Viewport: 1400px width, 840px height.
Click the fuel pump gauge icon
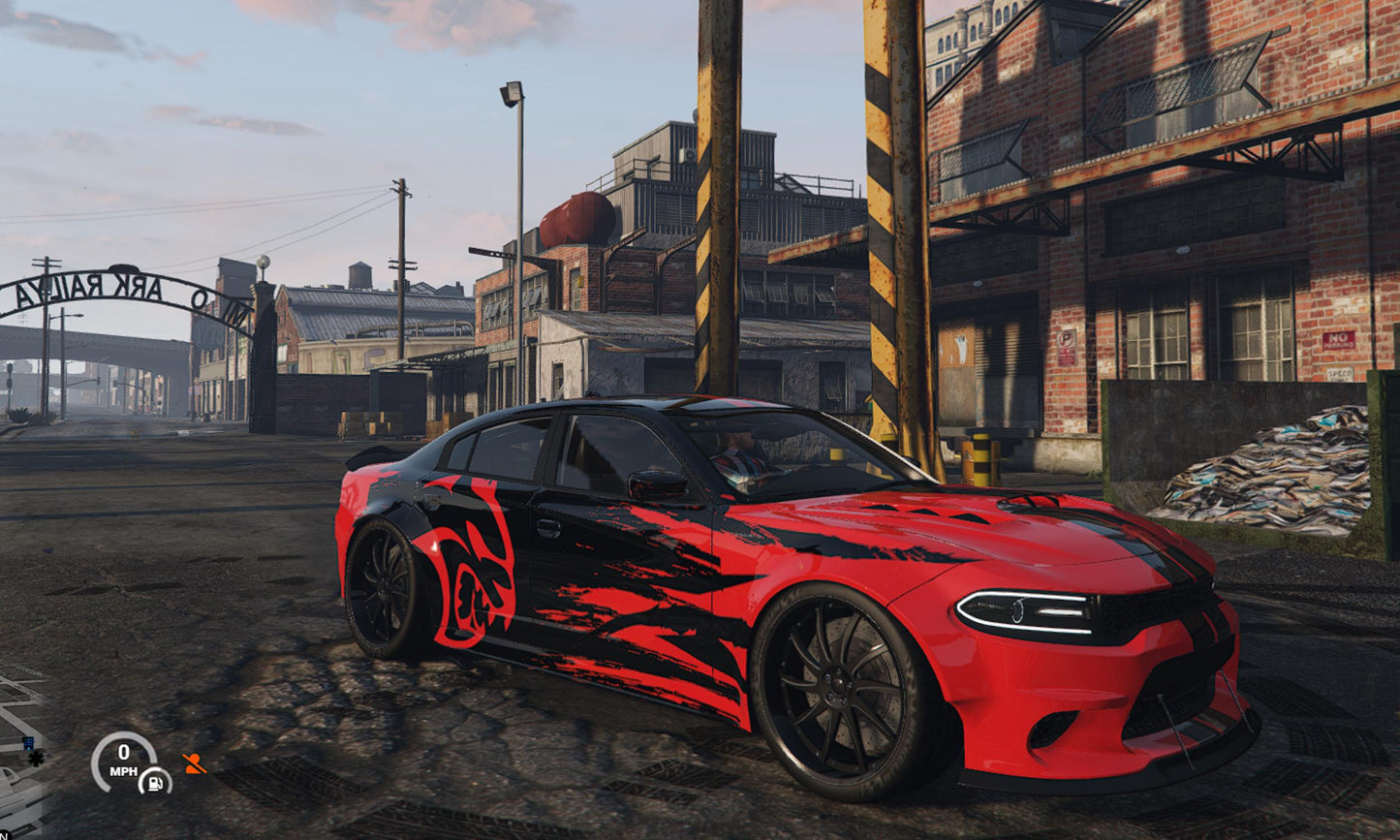155,783
